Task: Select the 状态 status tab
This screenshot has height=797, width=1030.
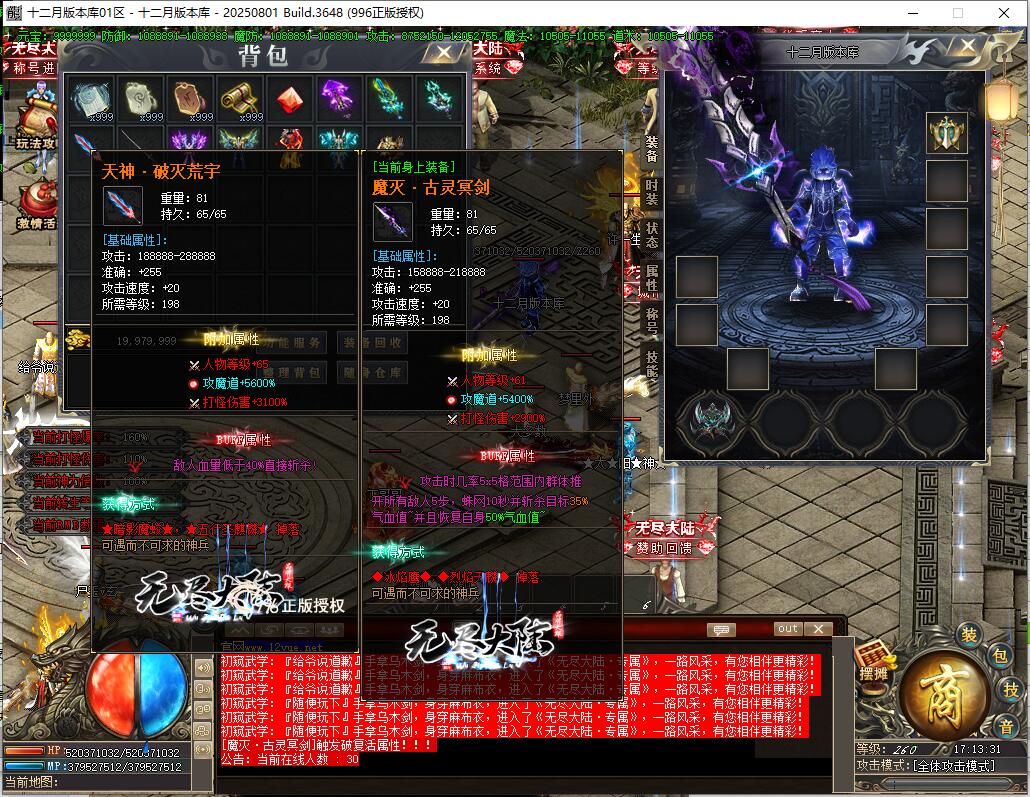Action: [x=652, y=235]
